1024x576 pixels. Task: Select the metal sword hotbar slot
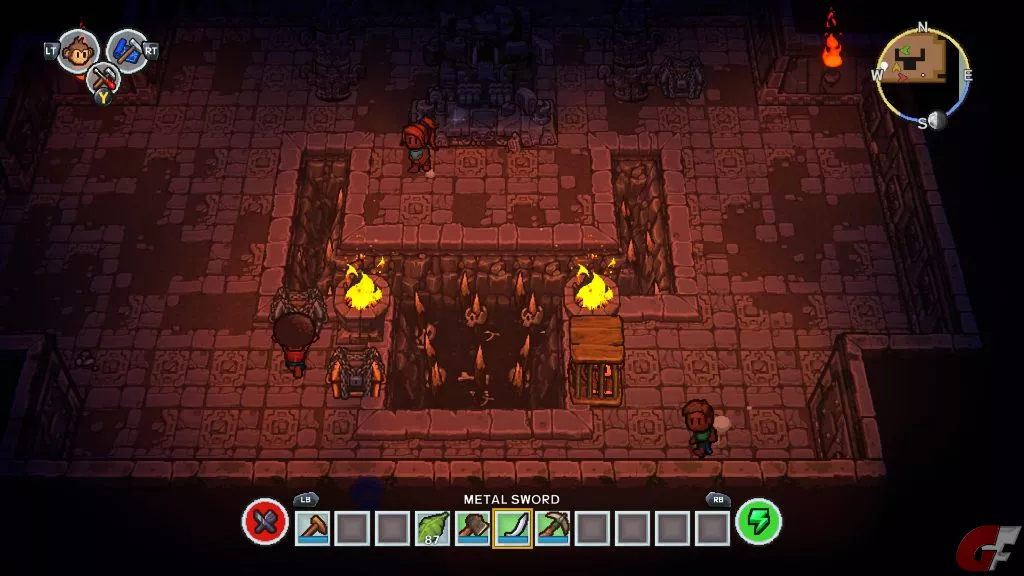click(512, 527)
